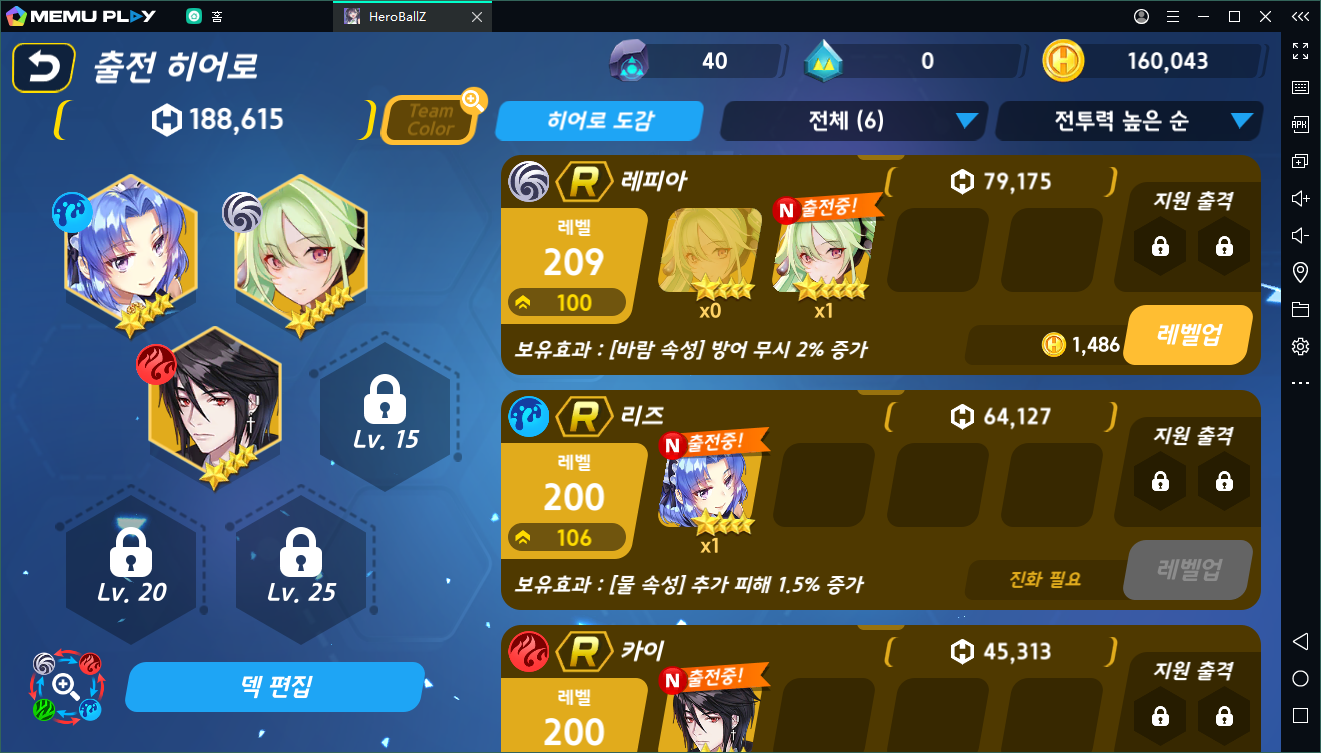Tap the locked Lv. 15 deck slot
Viewport: 1321px width, 753px height.
[x=385, y=413]
